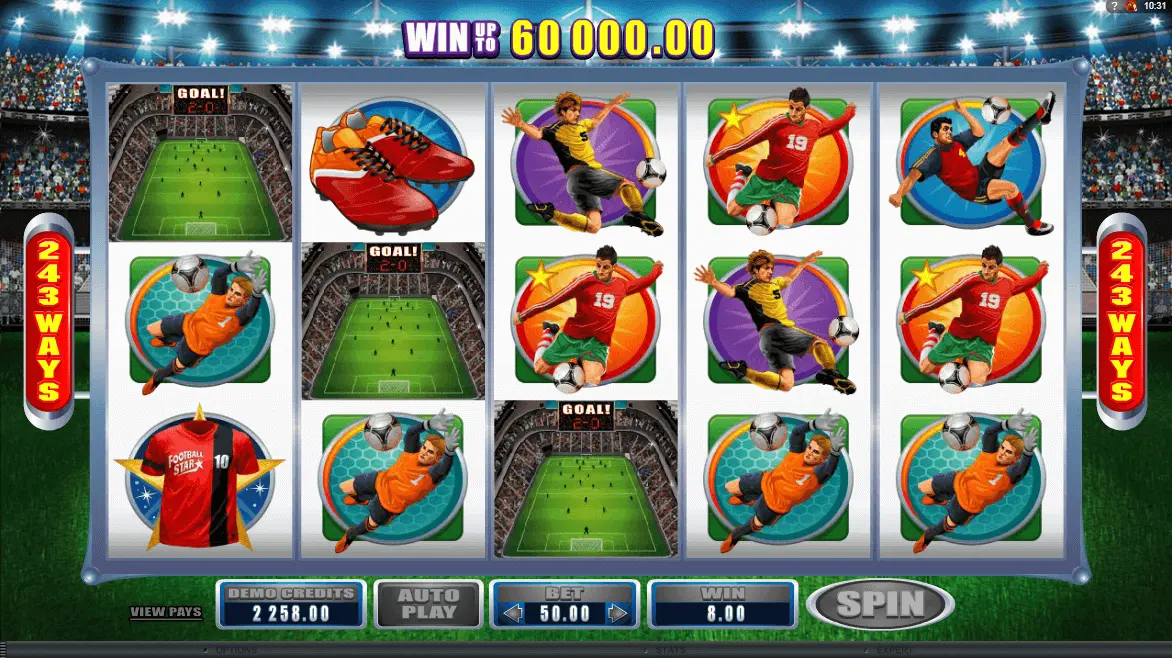The image size is (1172, 658).
Task: Click the red icon beside the clock
Action: pyautogui.click(x=1130, y=6)
